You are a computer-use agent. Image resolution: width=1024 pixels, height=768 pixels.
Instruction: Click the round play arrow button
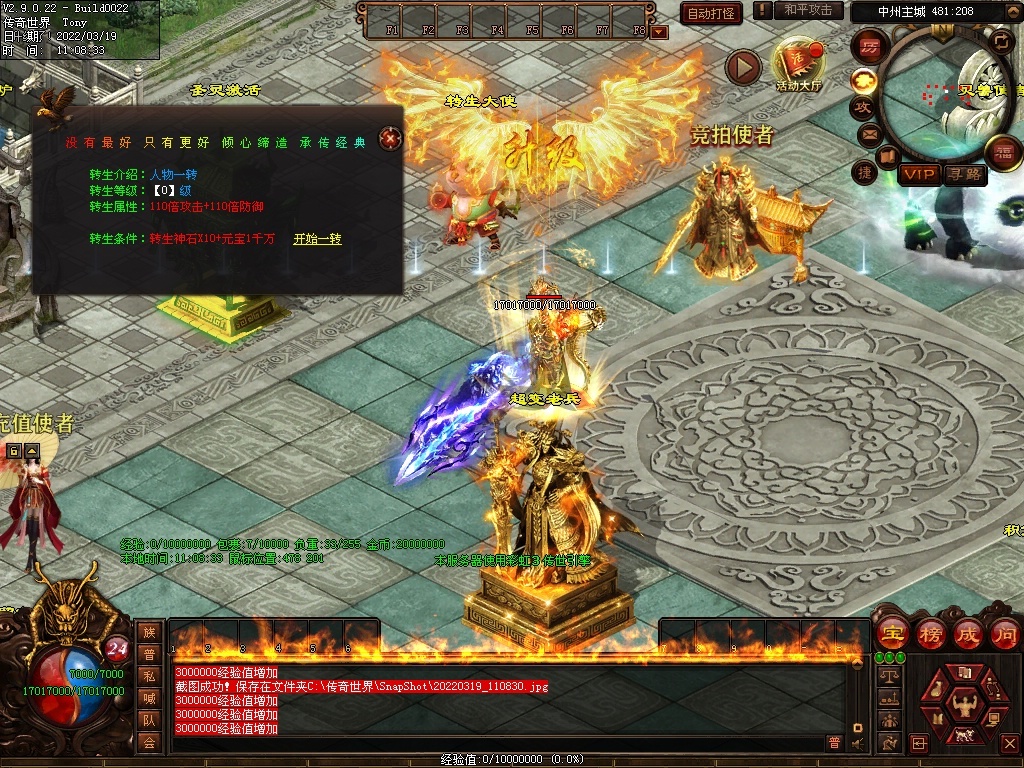743,67
